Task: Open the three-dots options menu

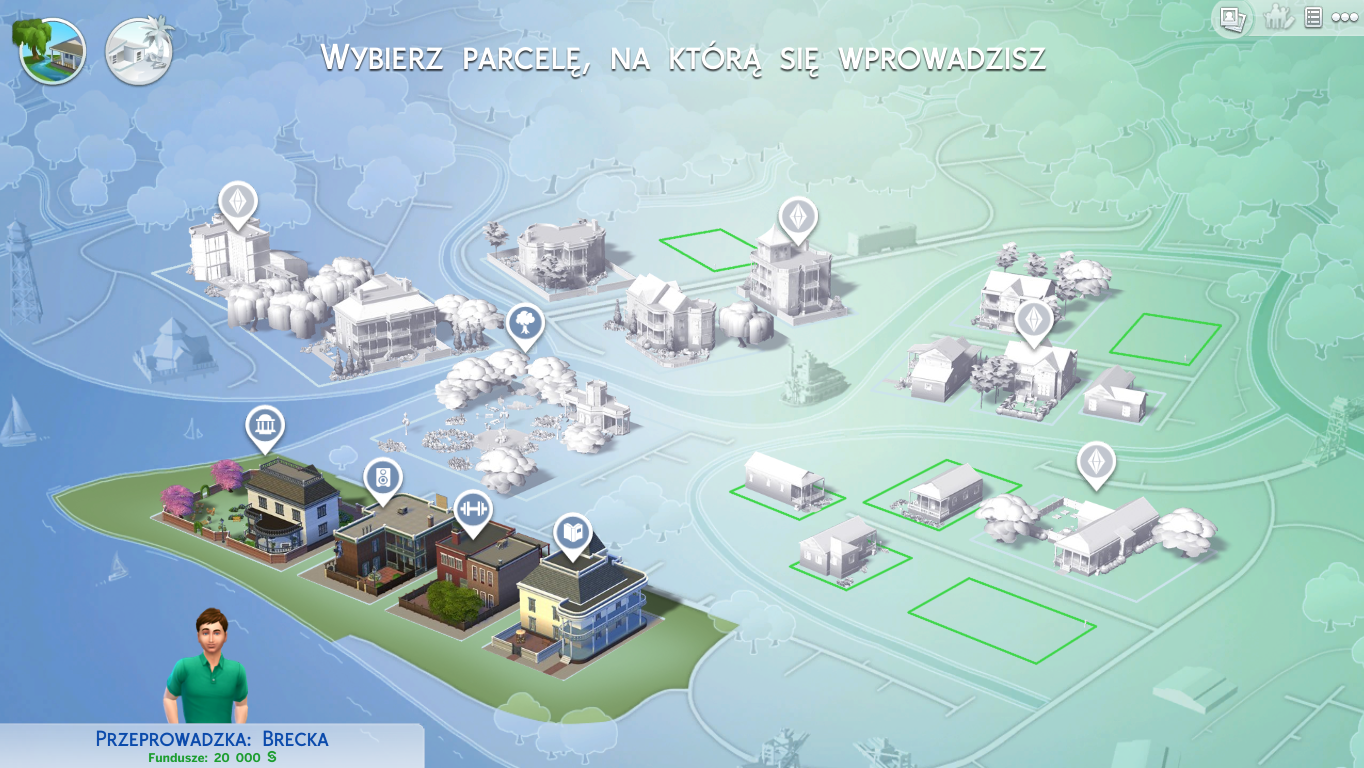Action: 1344,17
